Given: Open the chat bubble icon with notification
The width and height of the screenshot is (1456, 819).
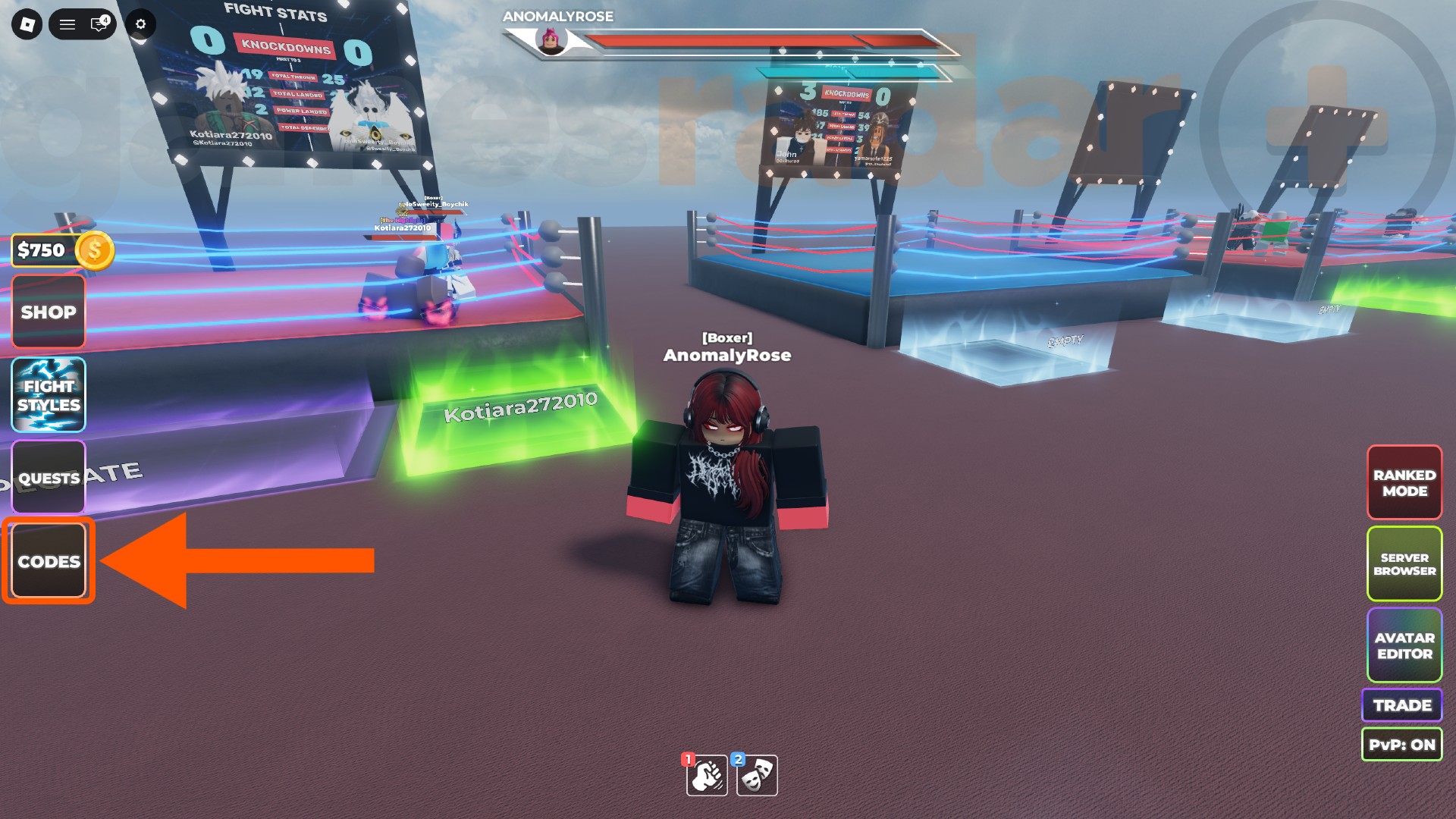Looking at the screenshot, I should point(98,24).
